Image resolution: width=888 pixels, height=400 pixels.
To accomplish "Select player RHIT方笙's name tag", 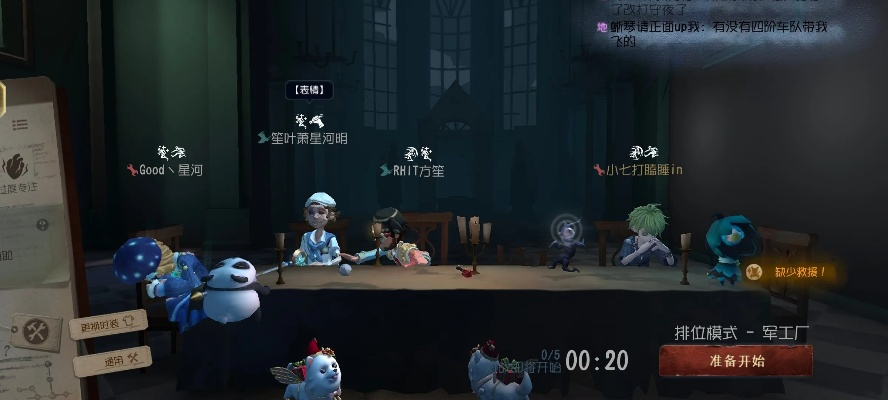I will tap(412, 171).
